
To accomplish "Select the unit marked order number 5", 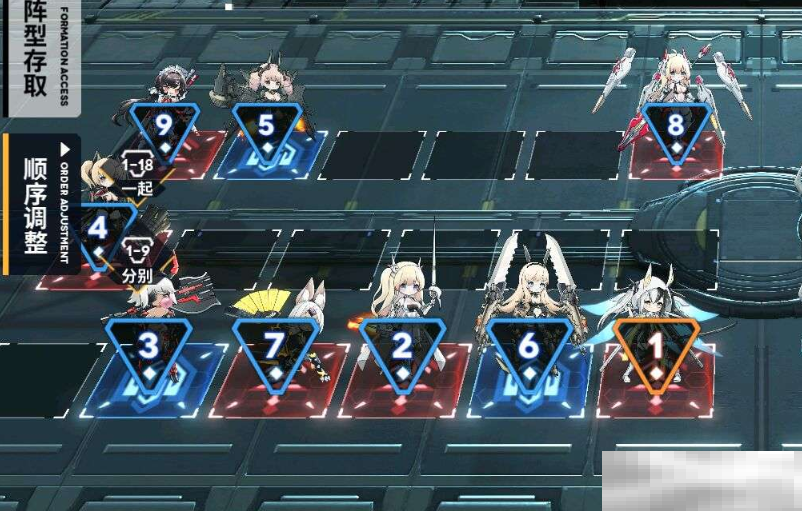I will tap(265, 128).
